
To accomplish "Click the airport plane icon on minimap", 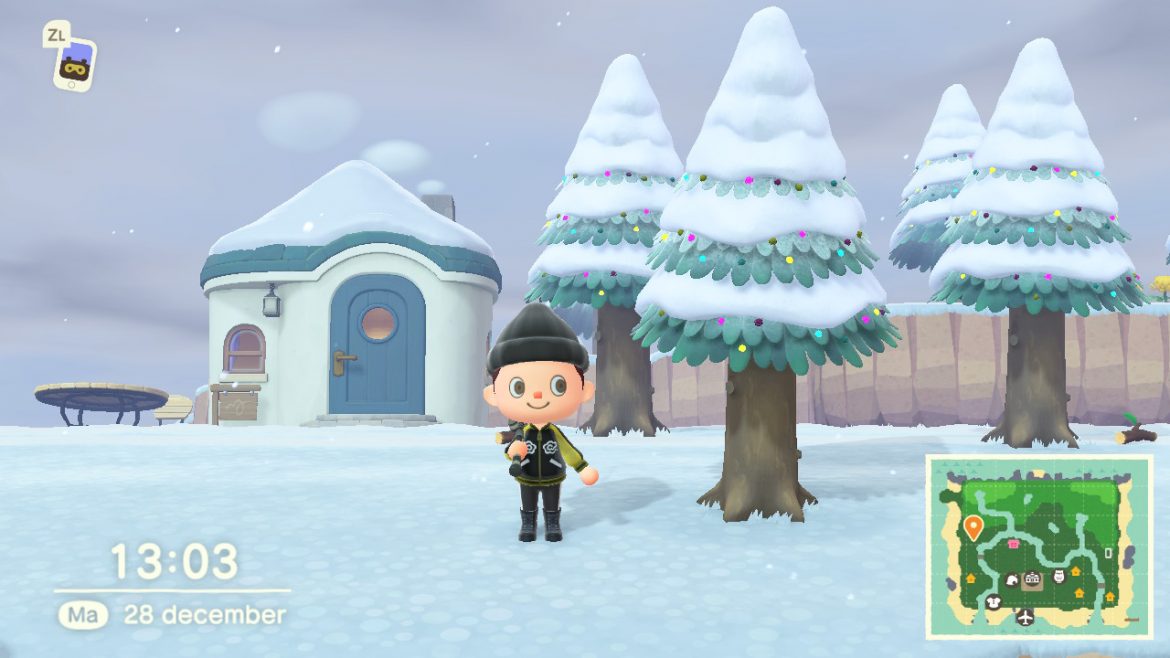I will click(1024, 617).
